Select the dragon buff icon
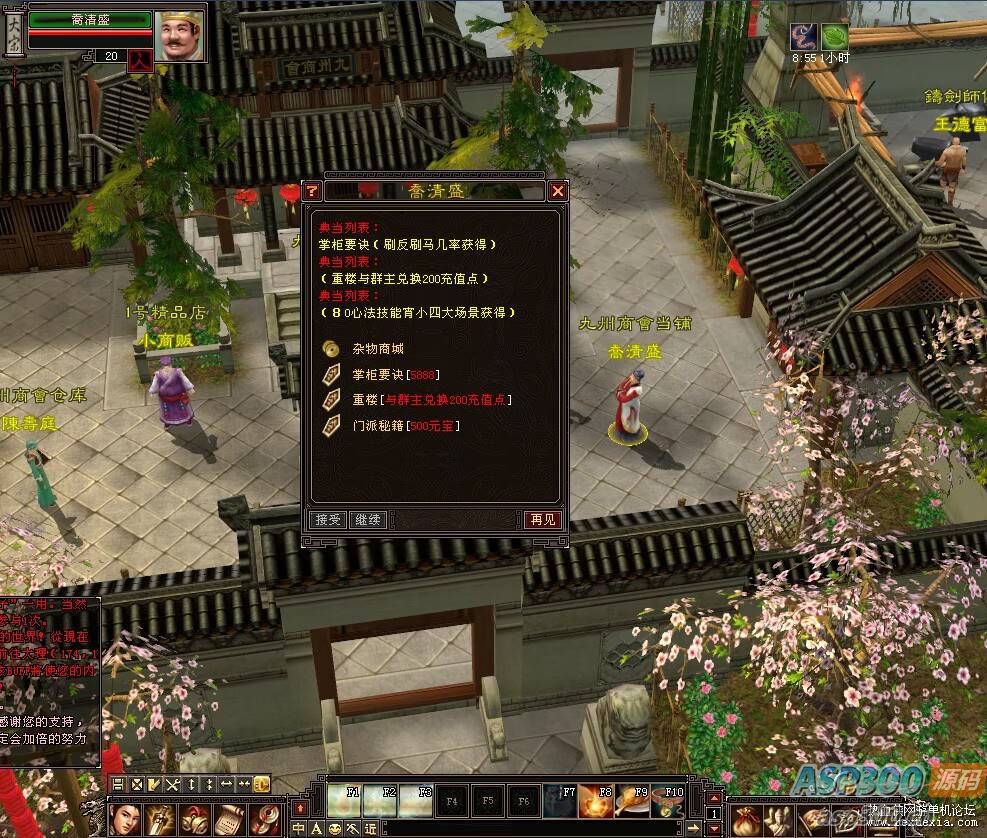The image size is (987, 838). pyautogui.click(x=804, y=37)
